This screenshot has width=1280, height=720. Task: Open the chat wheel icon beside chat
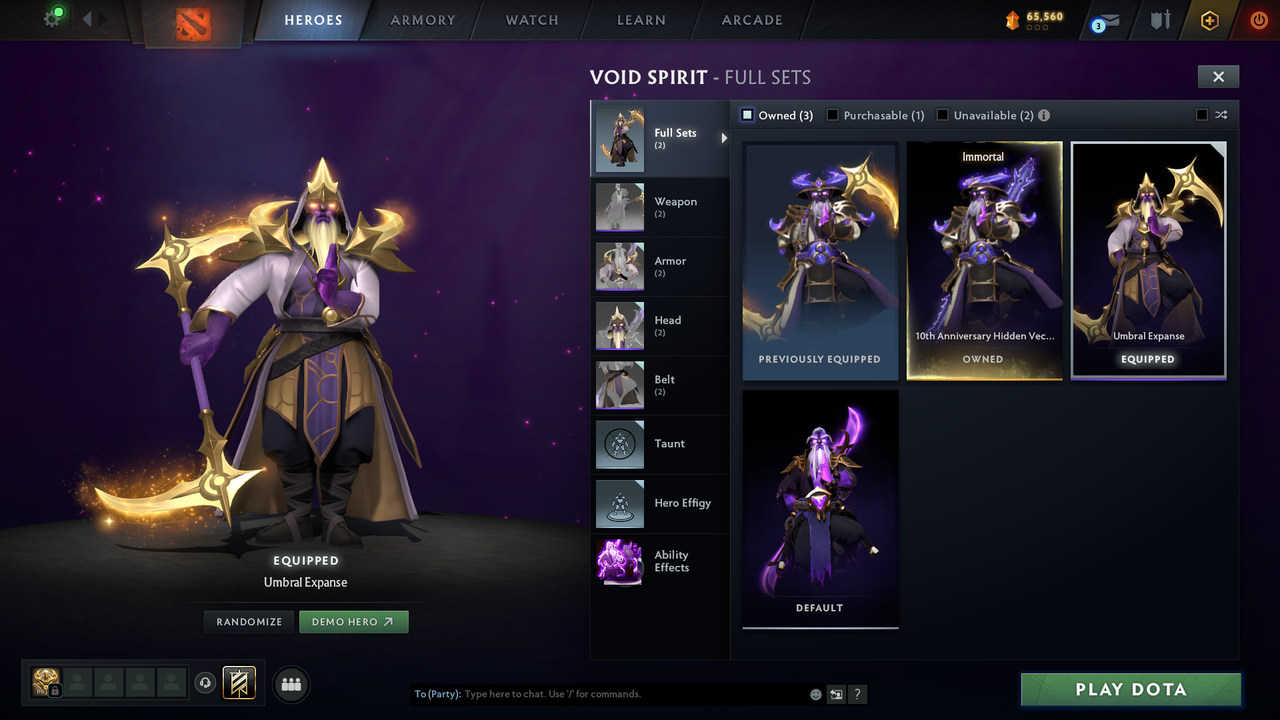point(836,693)
